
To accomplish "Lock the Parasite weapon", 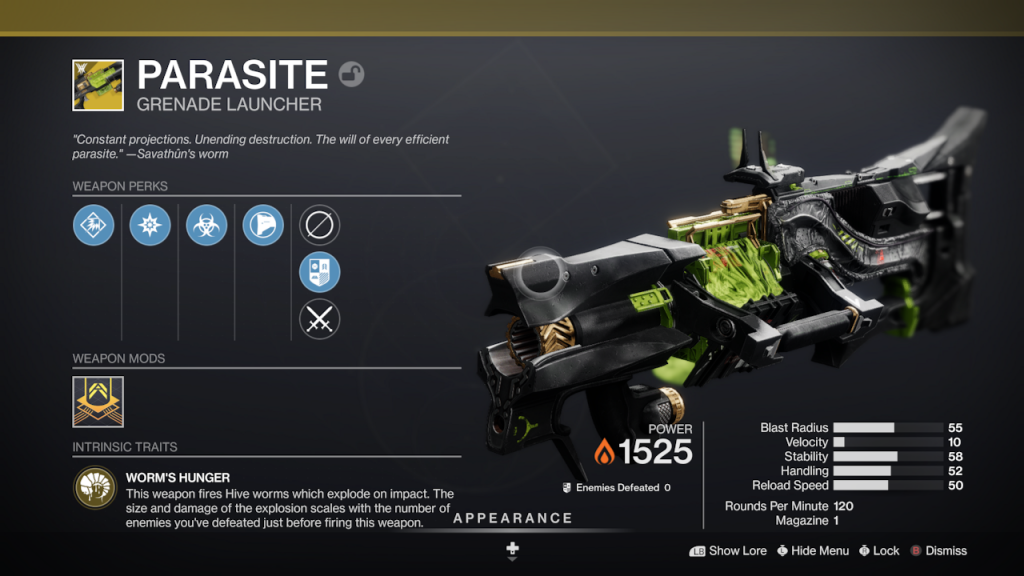I will (879, 550).
